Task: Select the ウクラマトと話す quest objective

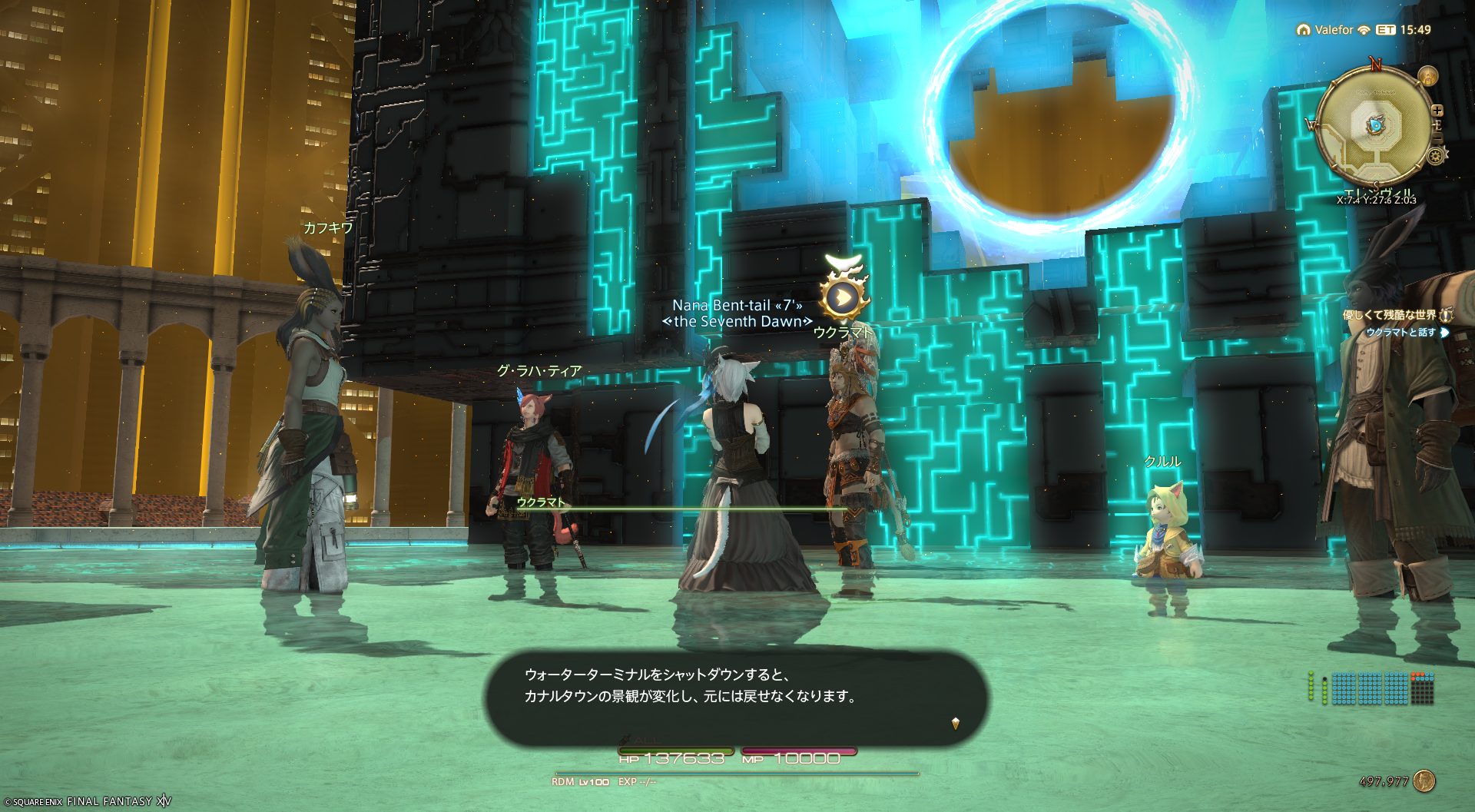Action: click(x=1400, y=333)
